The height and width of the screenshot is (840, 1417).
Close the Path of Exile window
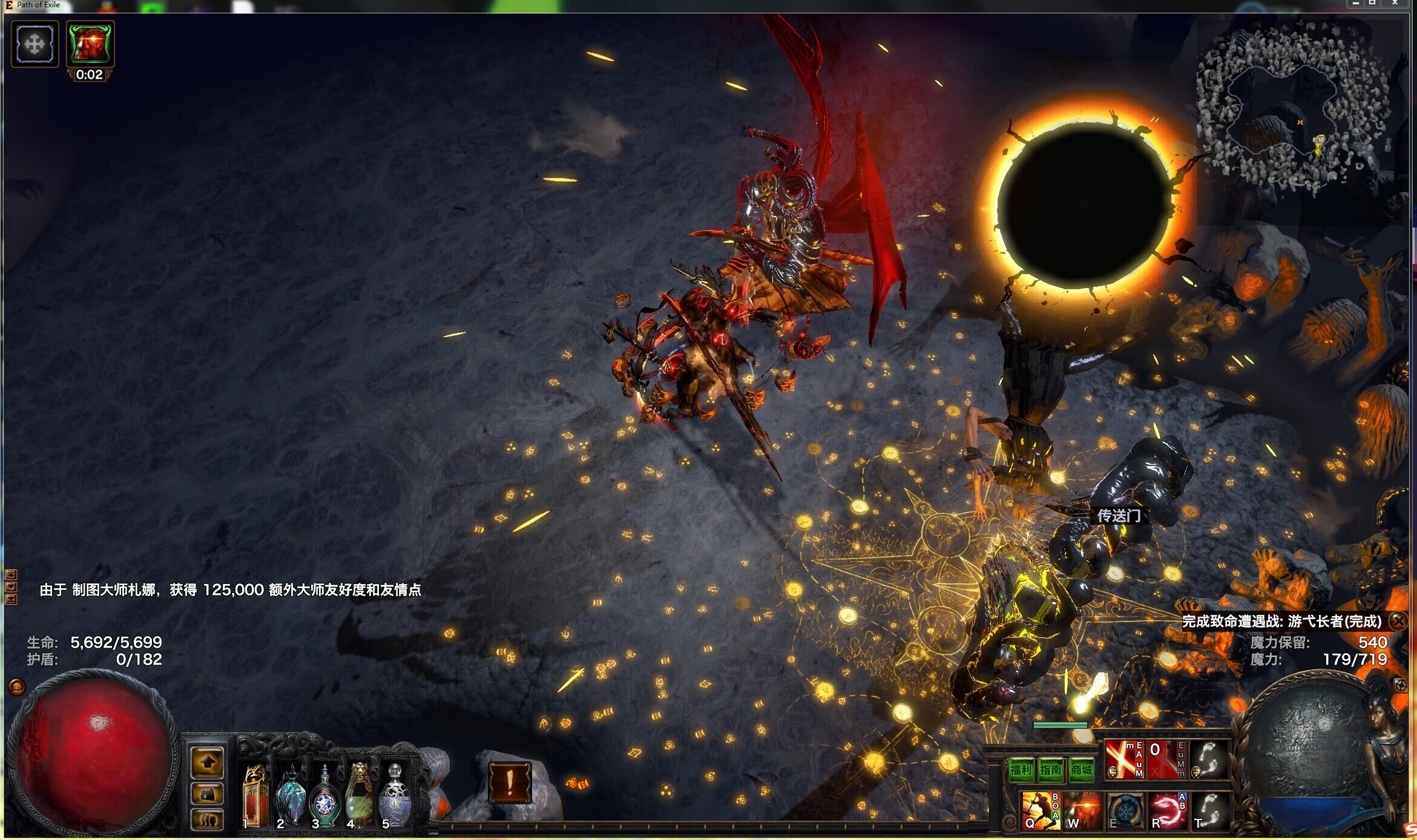click(1395, 4)
